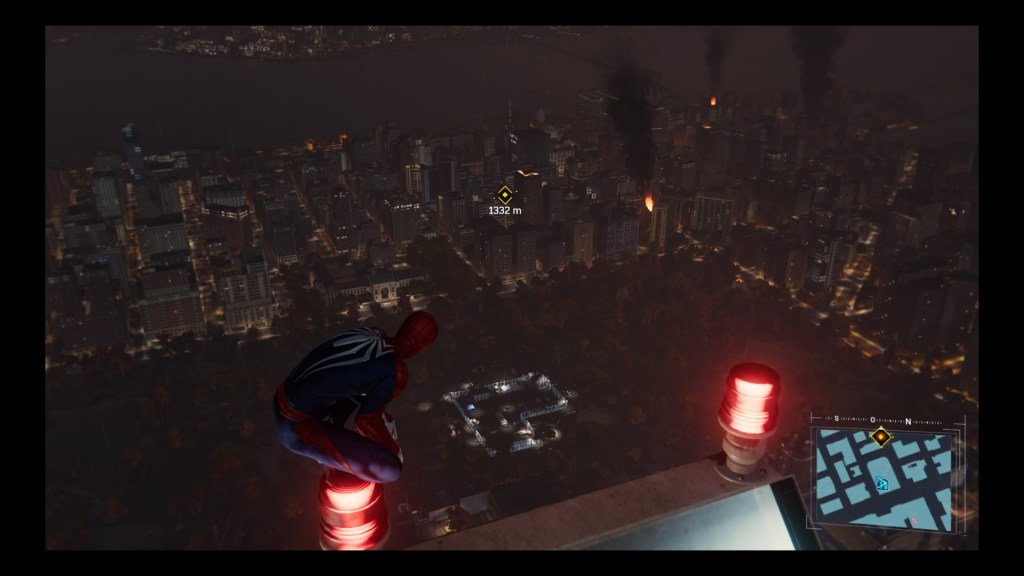
Task: Select the objective diamond on the minimap edge
Action: [881, 436]
